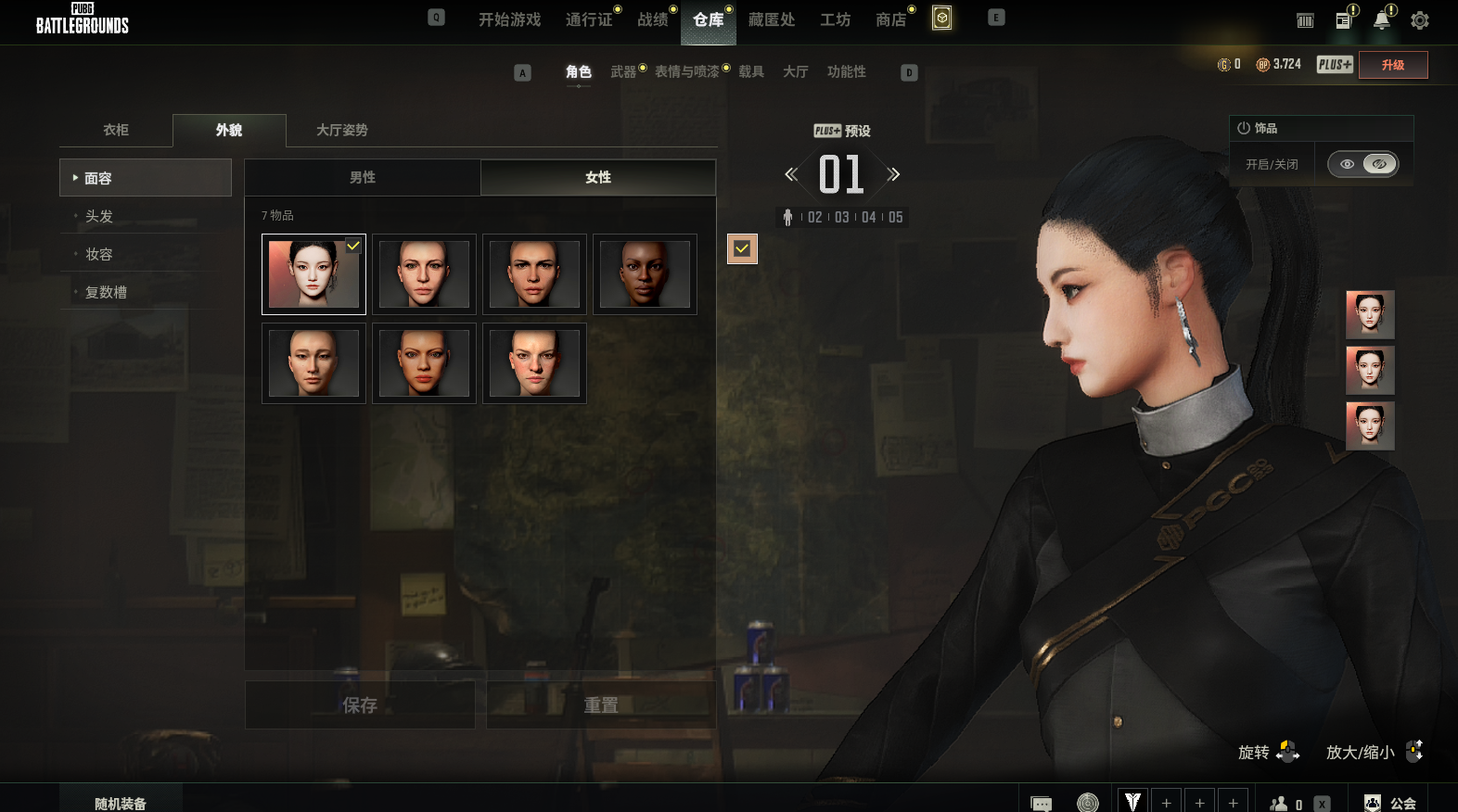Open the 工坊 workshop page
The image size is (1458, 812).
[835, 19]
